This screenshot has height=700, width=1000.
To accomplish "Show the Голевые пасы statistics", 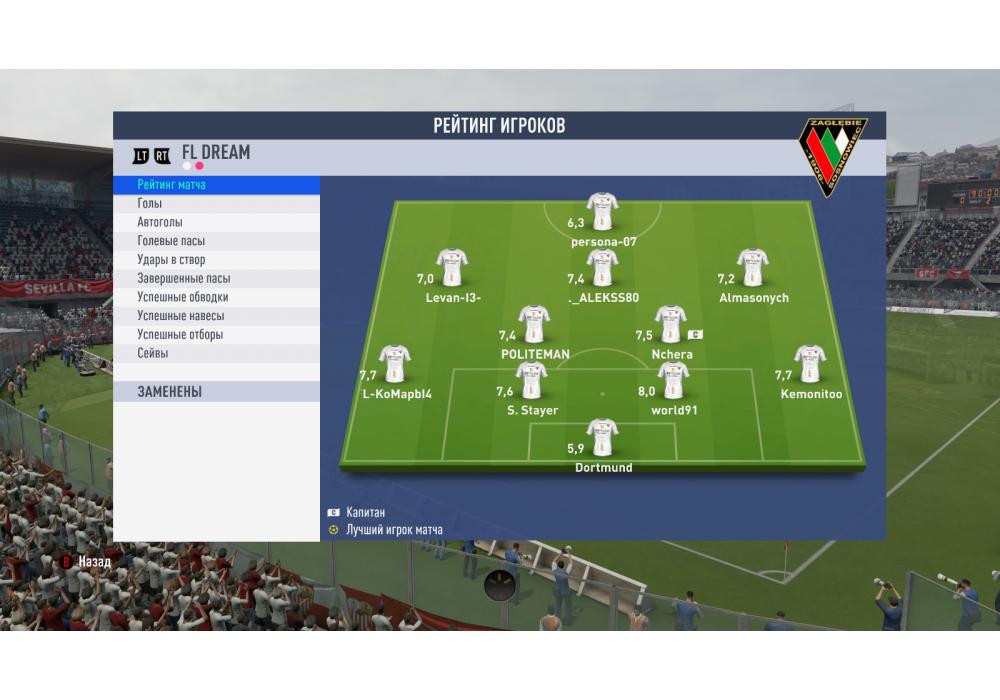I will 216,241.
